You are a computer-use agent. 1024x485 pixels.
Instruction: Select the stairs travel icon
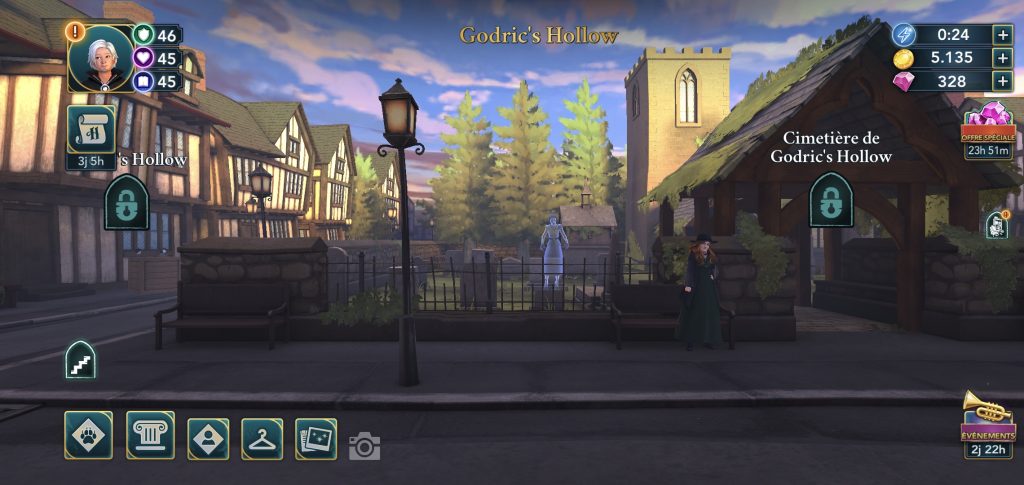coord(81,359)
